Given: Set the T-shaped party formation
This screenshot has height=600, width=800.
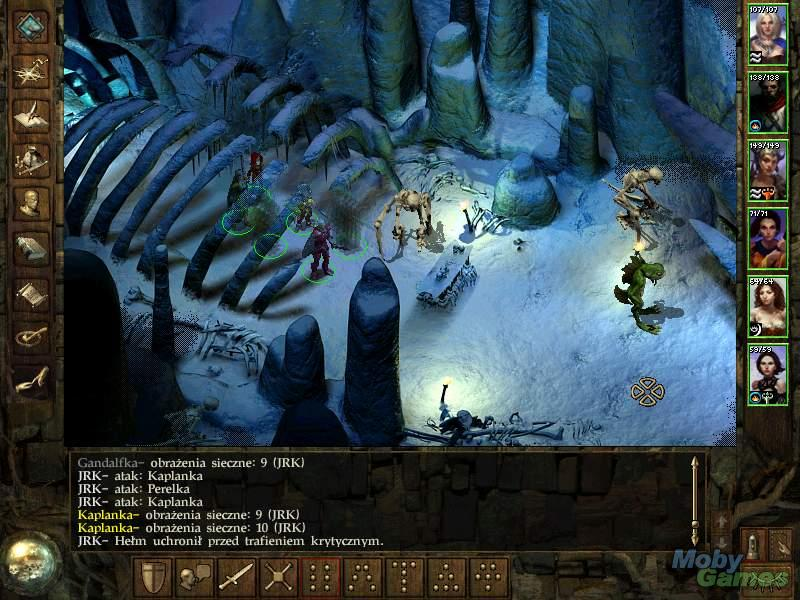Looking at the screenshot, I should 405,577.
